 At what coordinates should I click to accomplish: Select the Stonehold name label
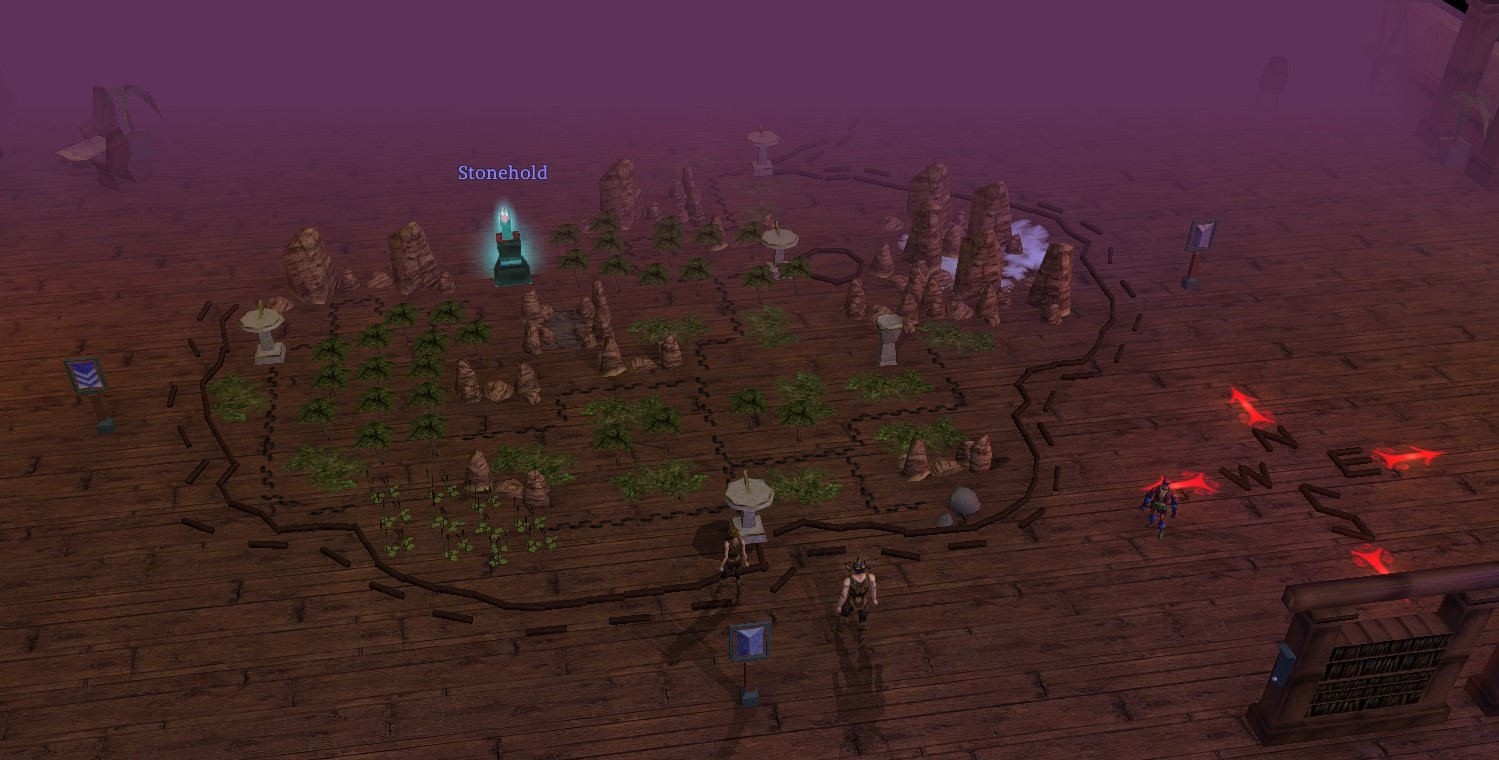(503, 173)
